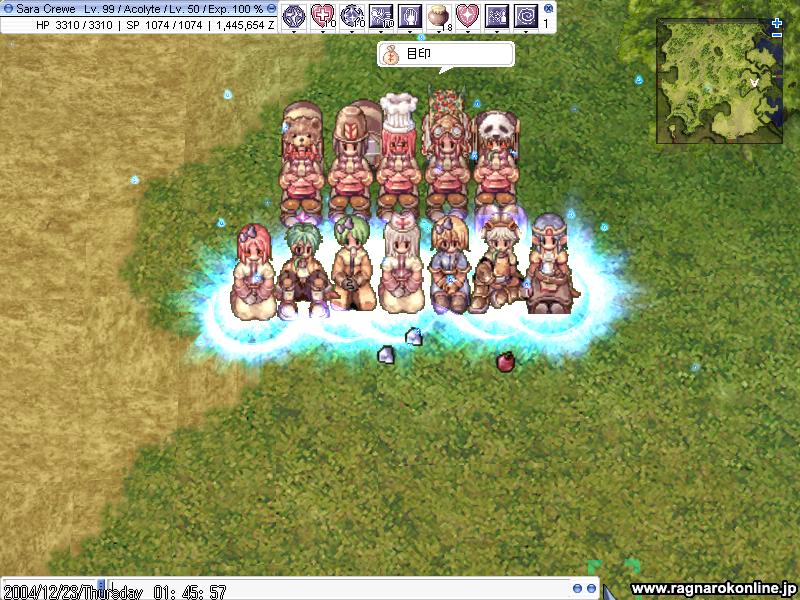The image size is (800, 600).
Task: Close the hotkey bar with the X button
Action: [548, 8]
